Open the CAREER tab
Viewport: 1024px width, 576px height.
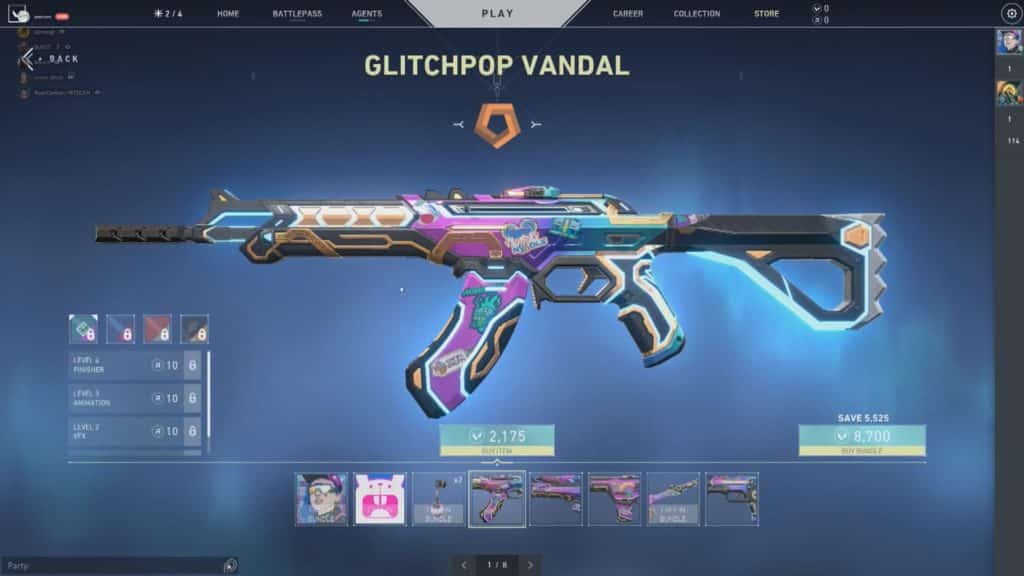628,14
